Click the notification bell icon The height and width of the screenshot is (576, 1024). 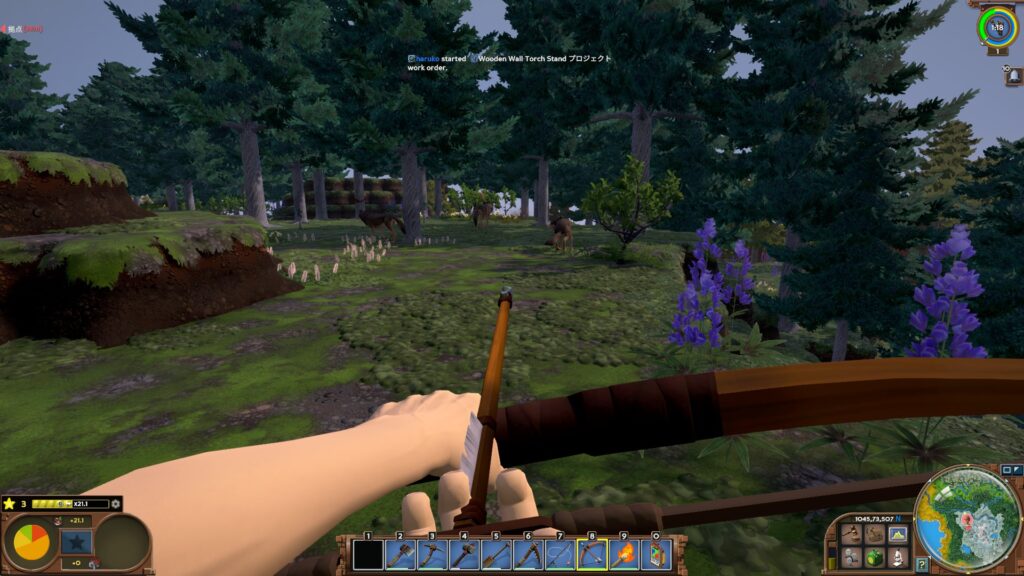point(1013,77)
